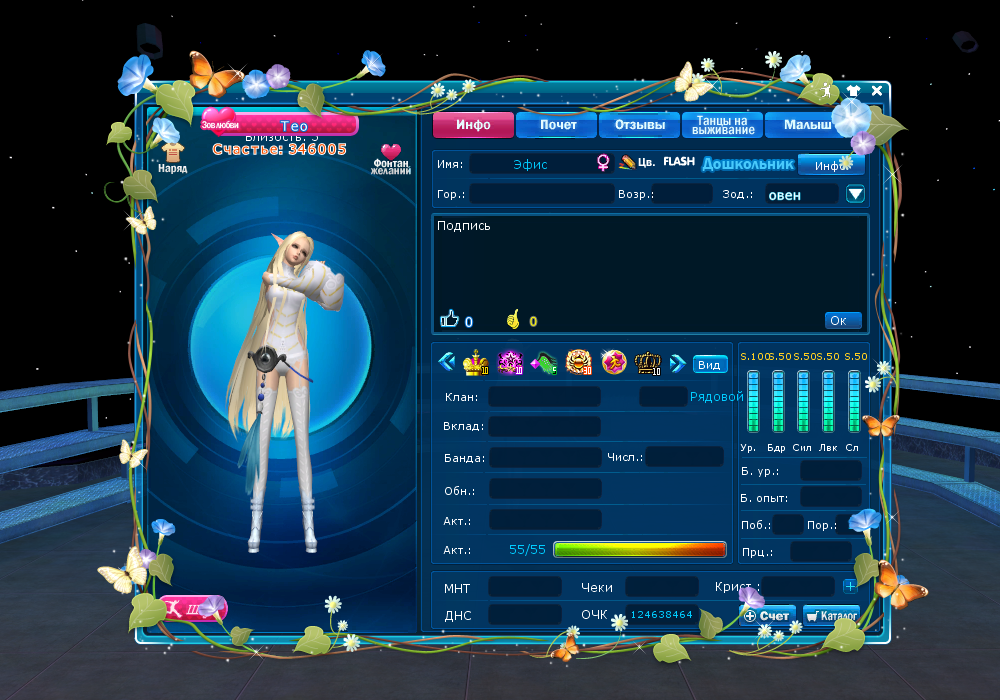Click the Вид button
This screenshot has height=700, width=1000.
pyautogui.click(x=709, y=365)
